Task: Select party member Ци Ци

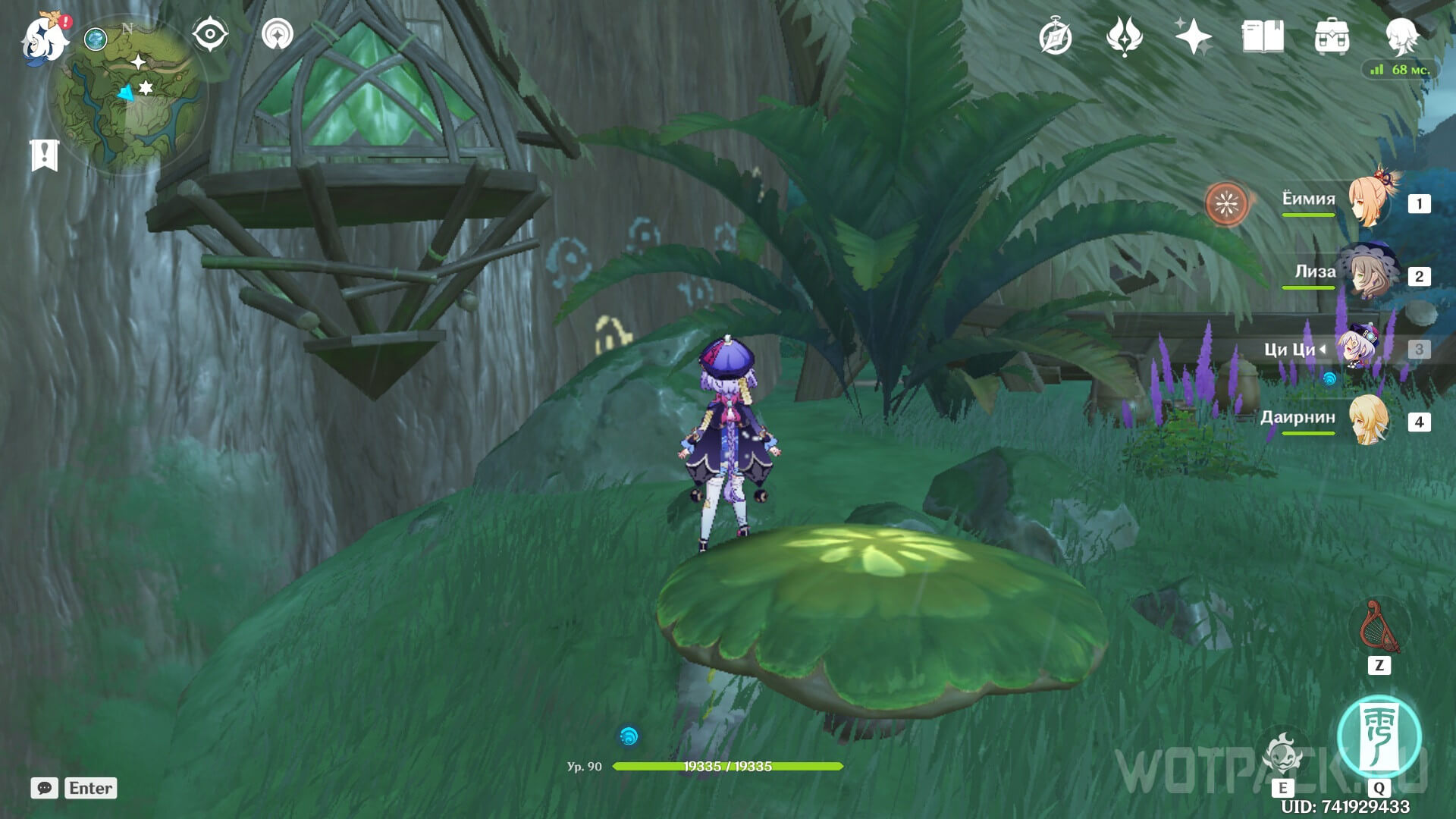Action: point(1357,348)
